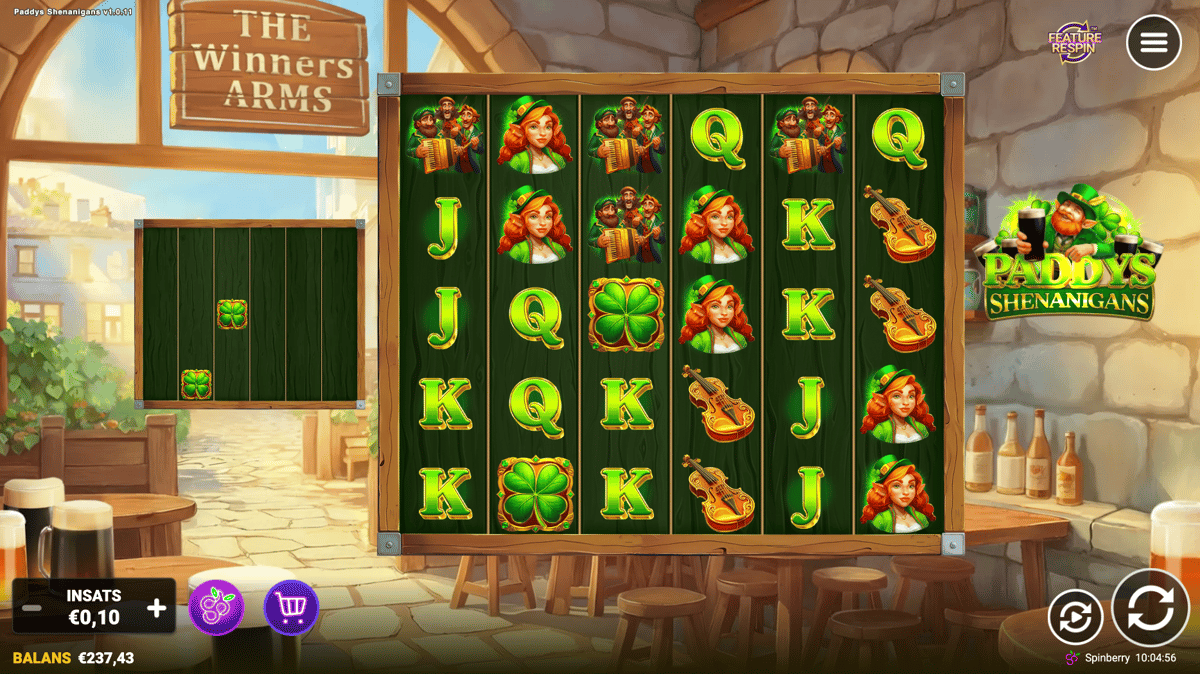The width and height of the screenshot is (1200, 674).
Task: Increase the bet with the plus button
Action: tap(157, 608)
